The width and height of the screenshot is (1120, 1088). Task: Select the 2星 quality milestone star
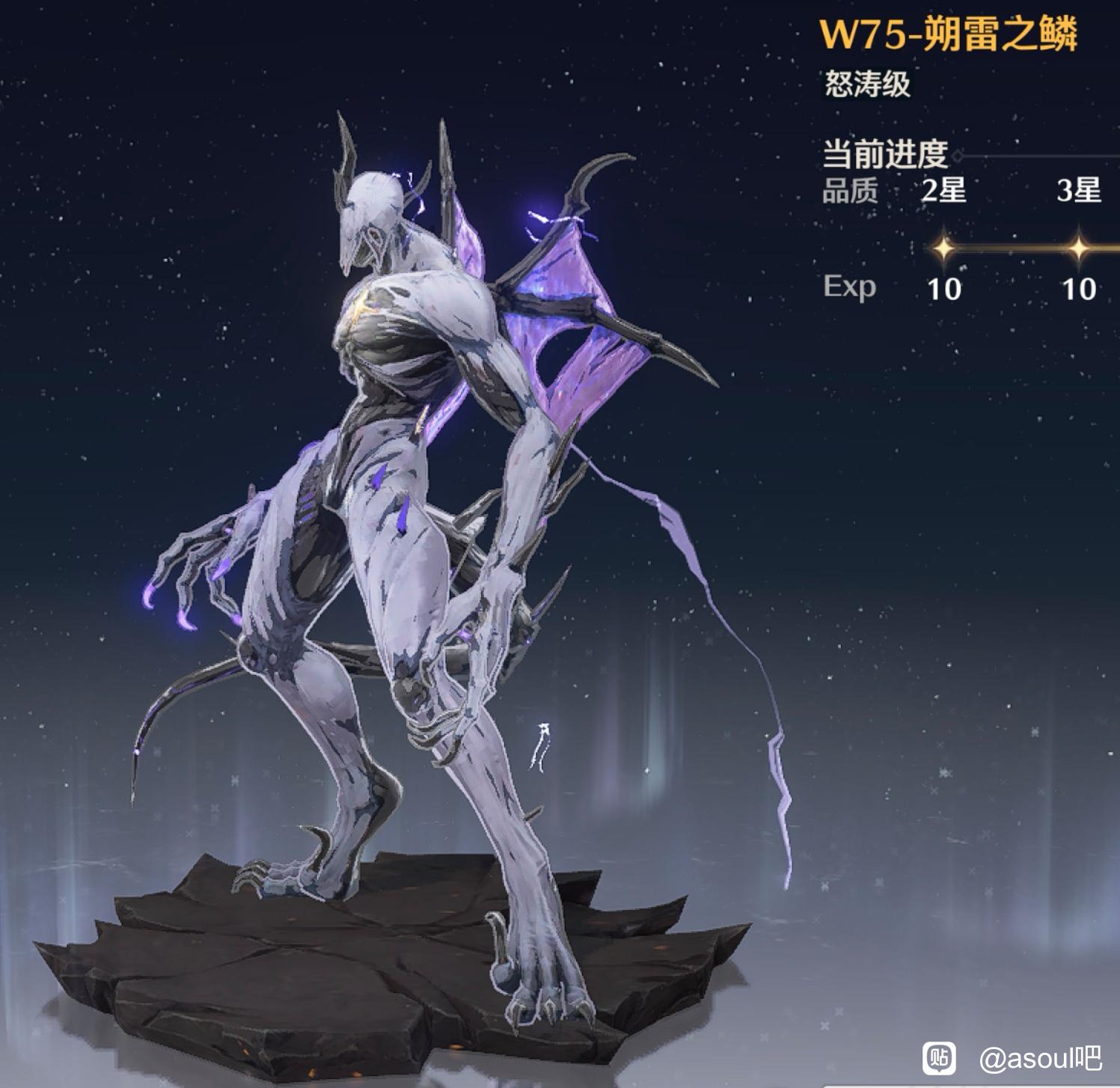tap(943, 247)
